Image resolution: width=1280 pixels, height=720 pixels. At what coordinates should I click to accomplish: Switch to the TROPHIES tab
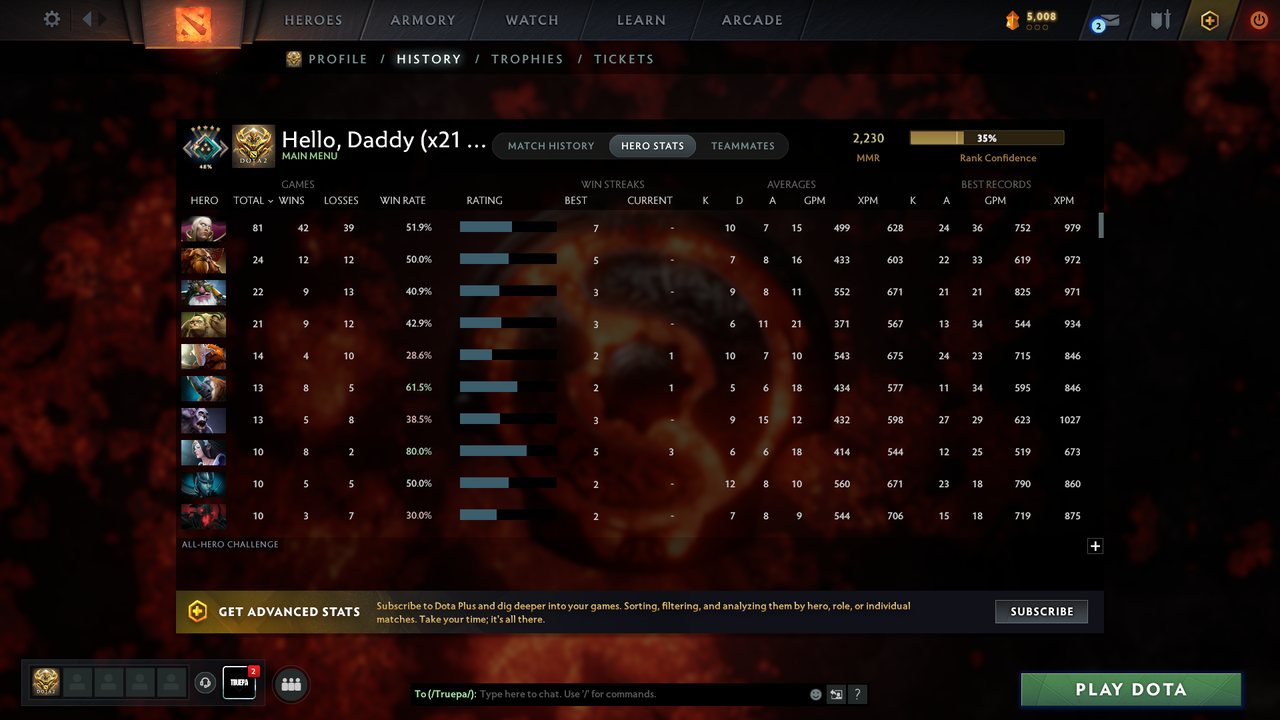click(x=527, y=59)
